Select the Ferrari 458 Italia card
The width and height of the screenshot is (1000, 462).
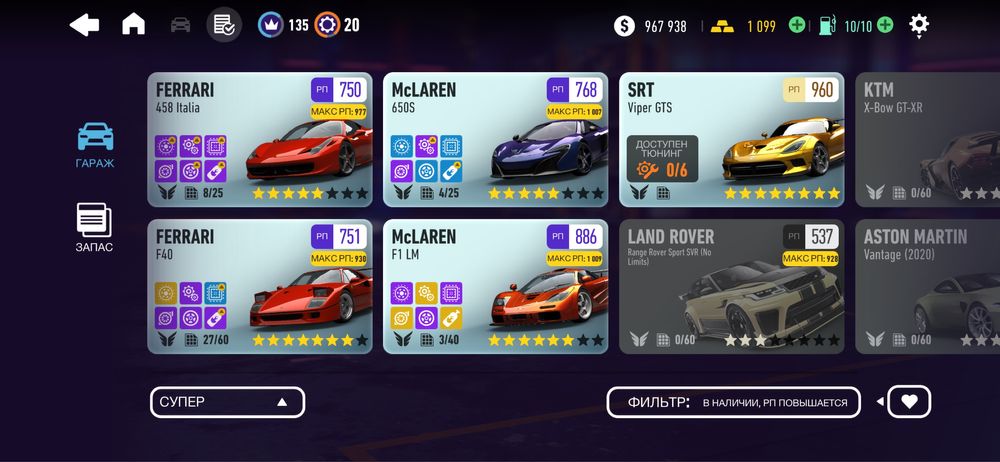pyautogui.click(x=260, y=139)
